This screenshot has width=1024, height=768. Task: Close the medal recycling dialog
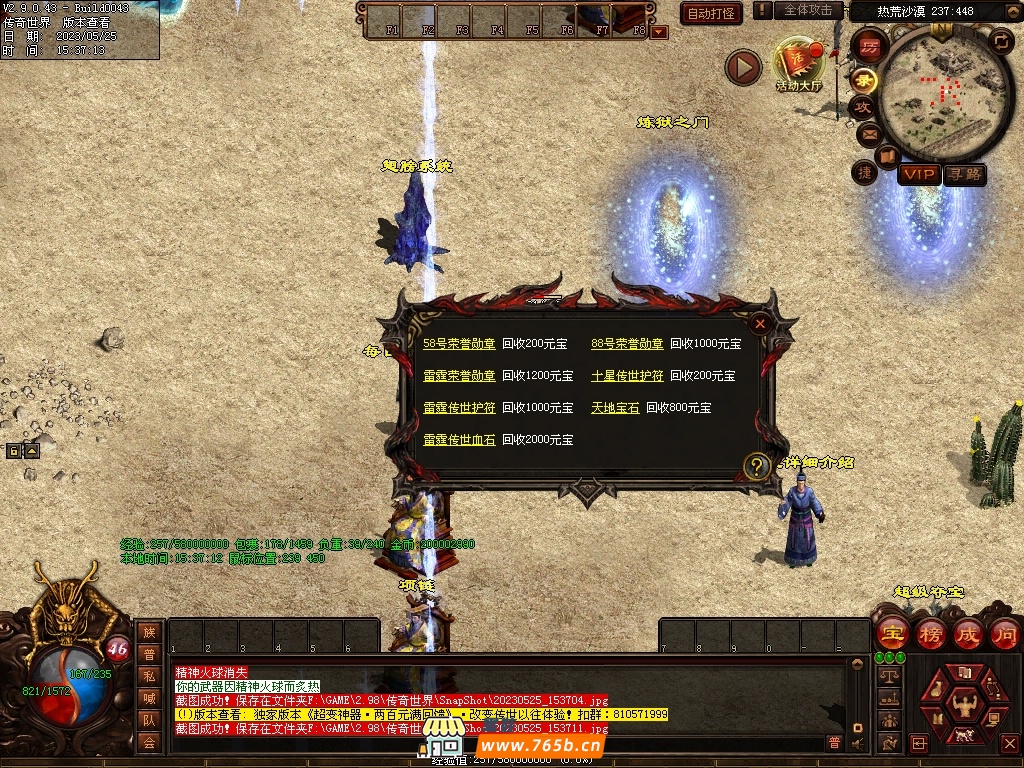click(x=760, y=323)
